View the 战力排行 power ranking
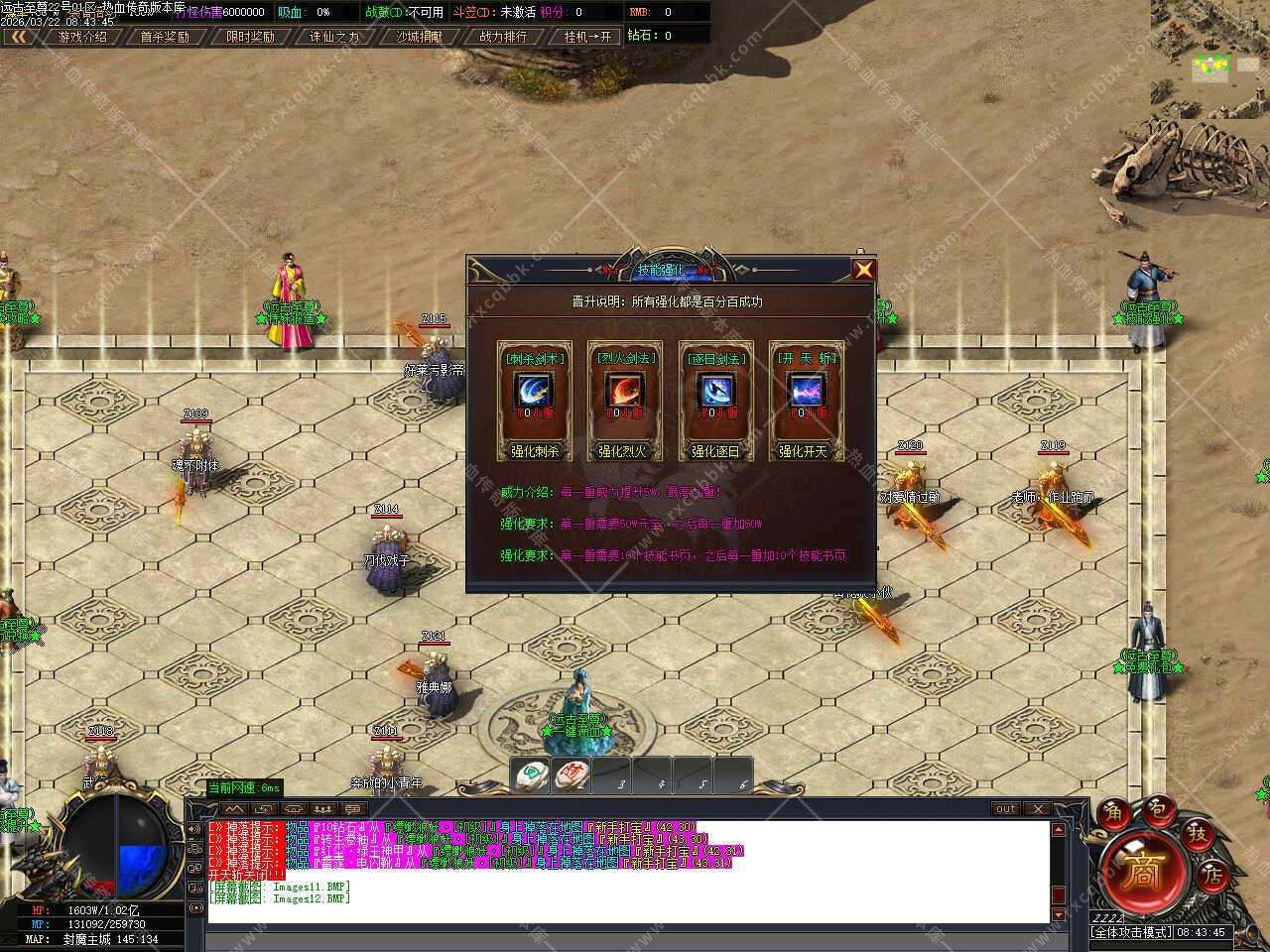 504,37
